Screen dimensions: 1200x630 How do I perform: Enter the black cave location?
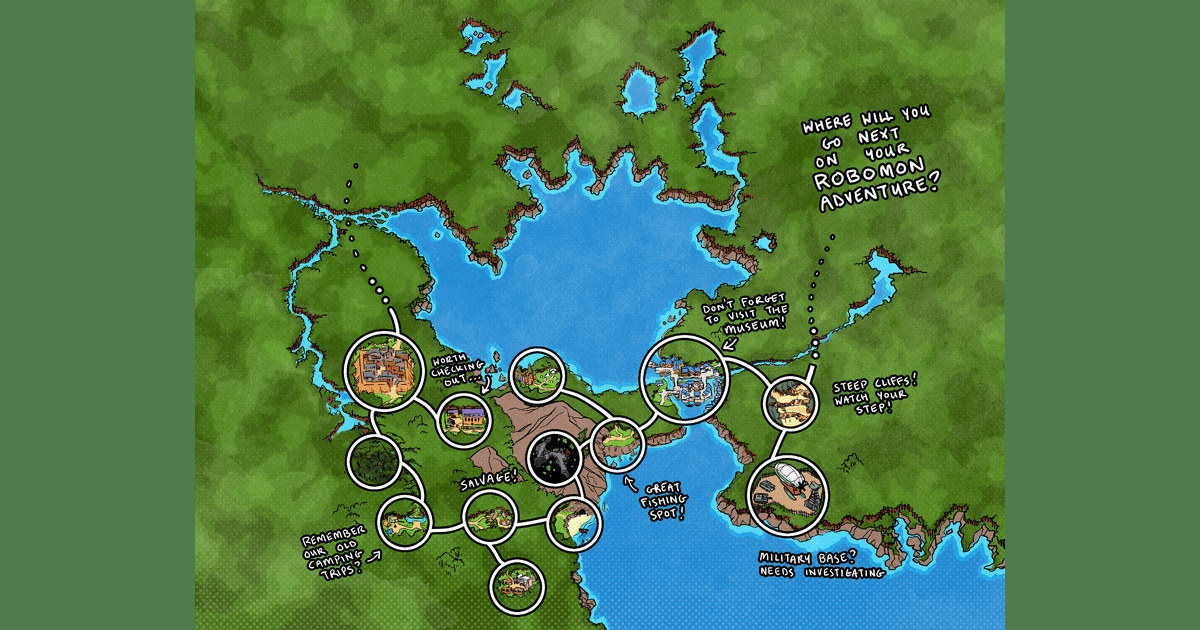556,458
